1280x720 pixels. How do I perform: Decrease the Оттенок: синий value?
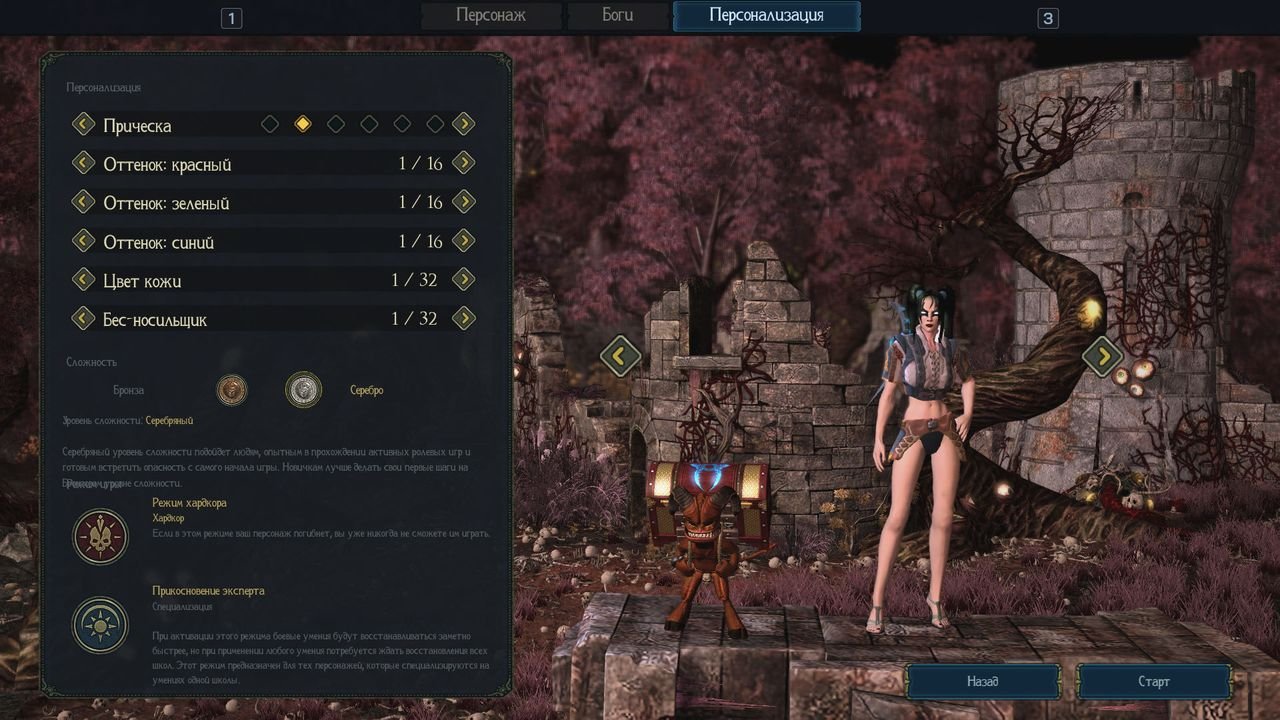click(83, 241)
